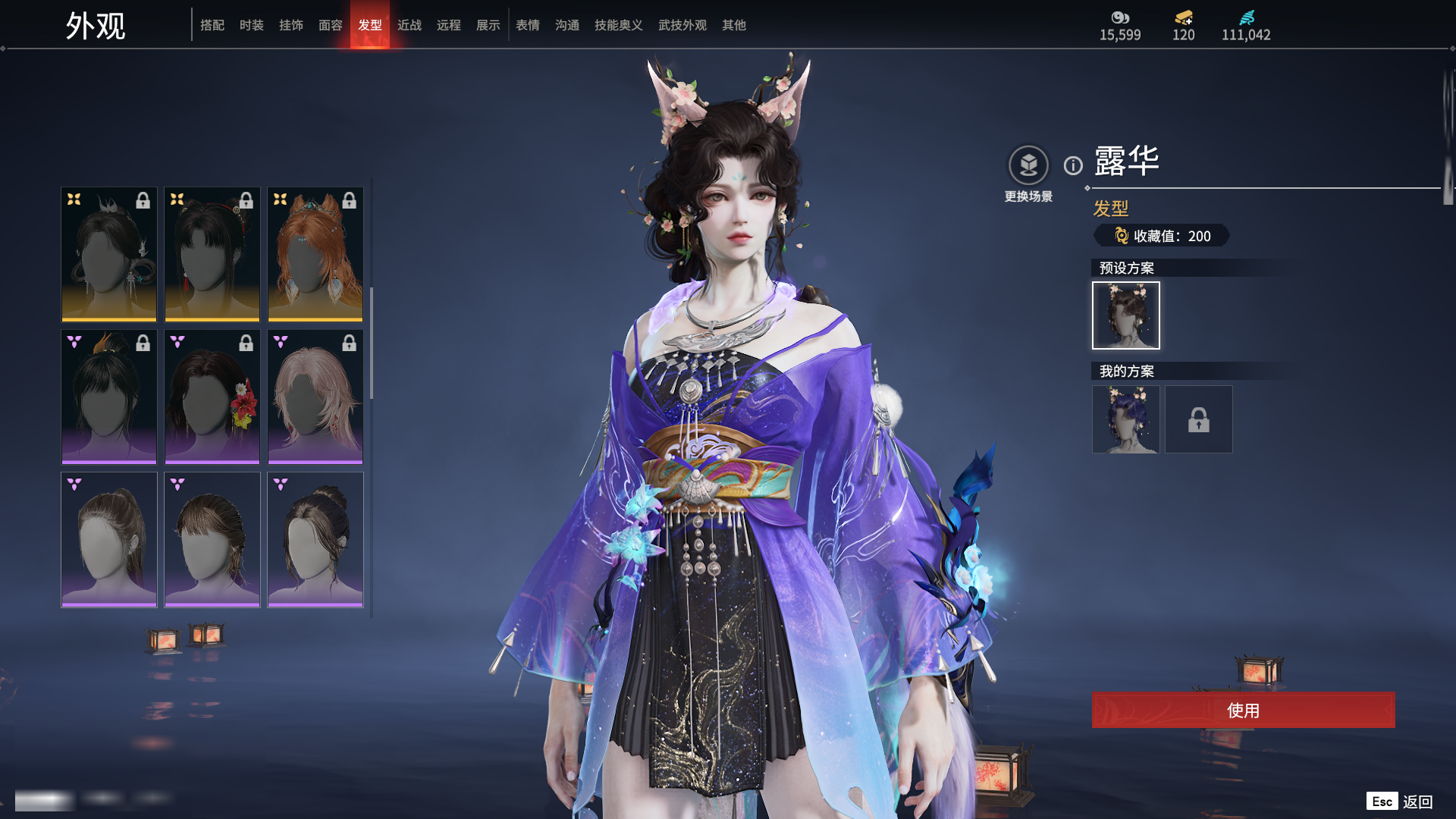Open the 近战 tab

tap(409, 25)
